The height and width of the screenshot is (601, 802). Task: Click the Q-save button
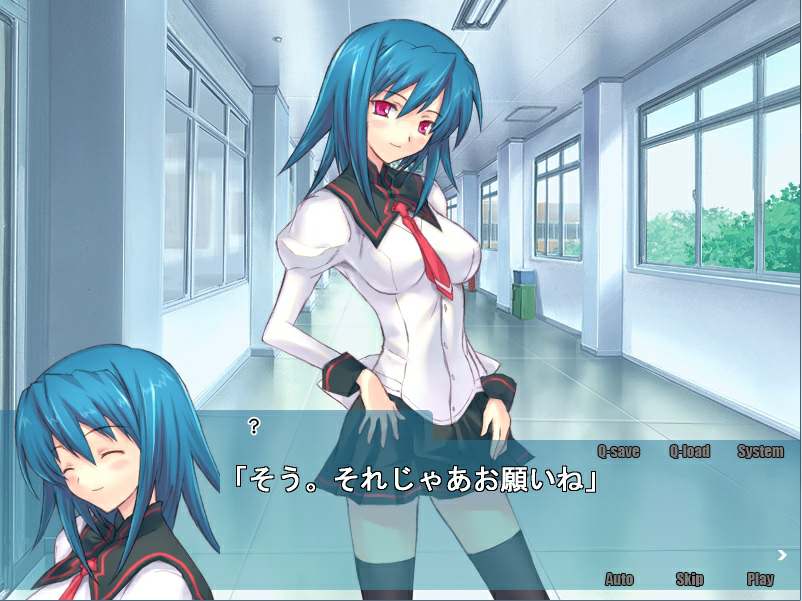(618, 451)
